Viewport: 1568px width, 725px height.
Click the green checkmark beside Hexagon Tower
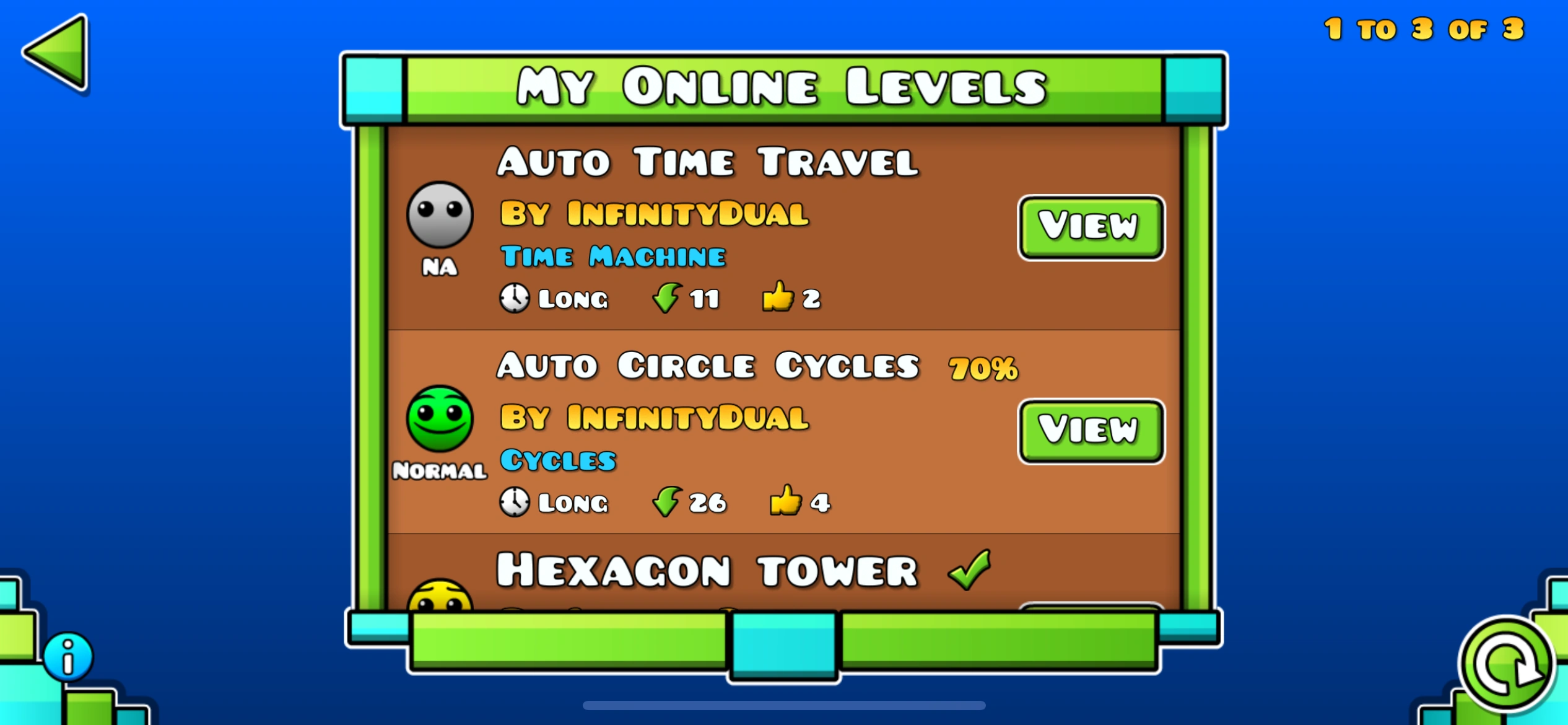point(970,568)
